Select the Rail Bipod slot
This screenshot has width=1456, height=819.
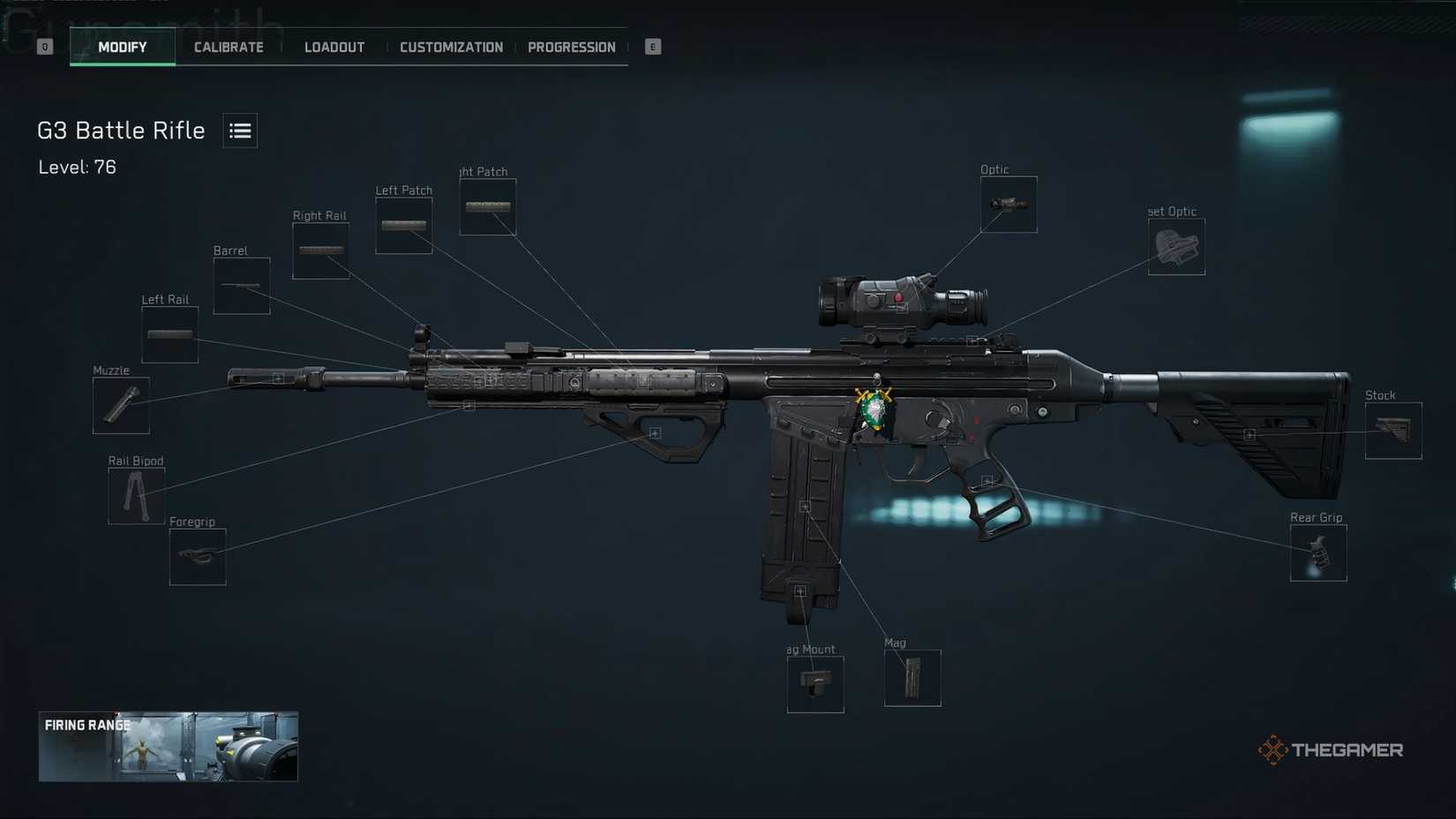point(136,496)
